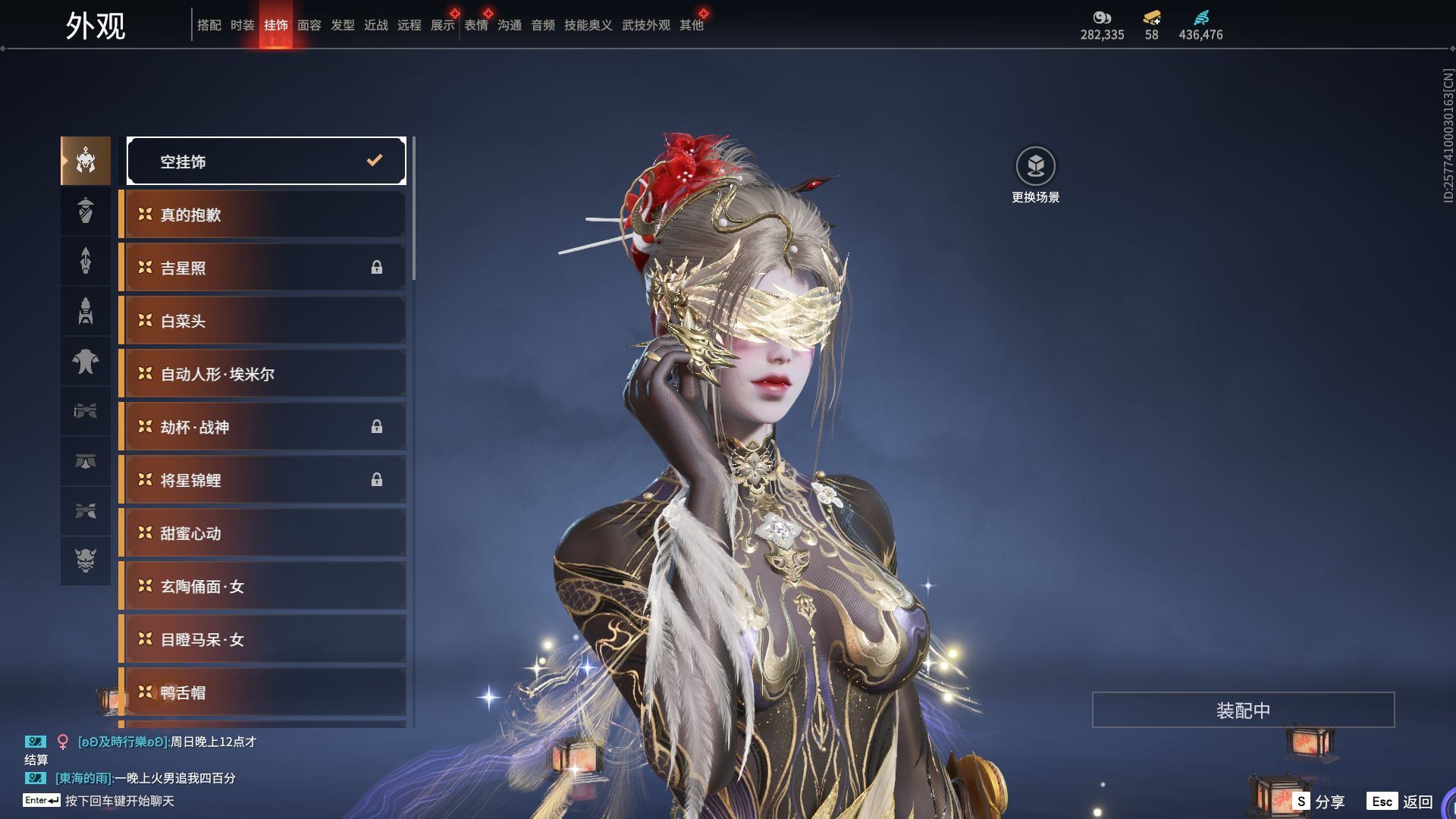Select the helmet head accessory category
The image size is (1456, 819).
[x=86, y=161]
